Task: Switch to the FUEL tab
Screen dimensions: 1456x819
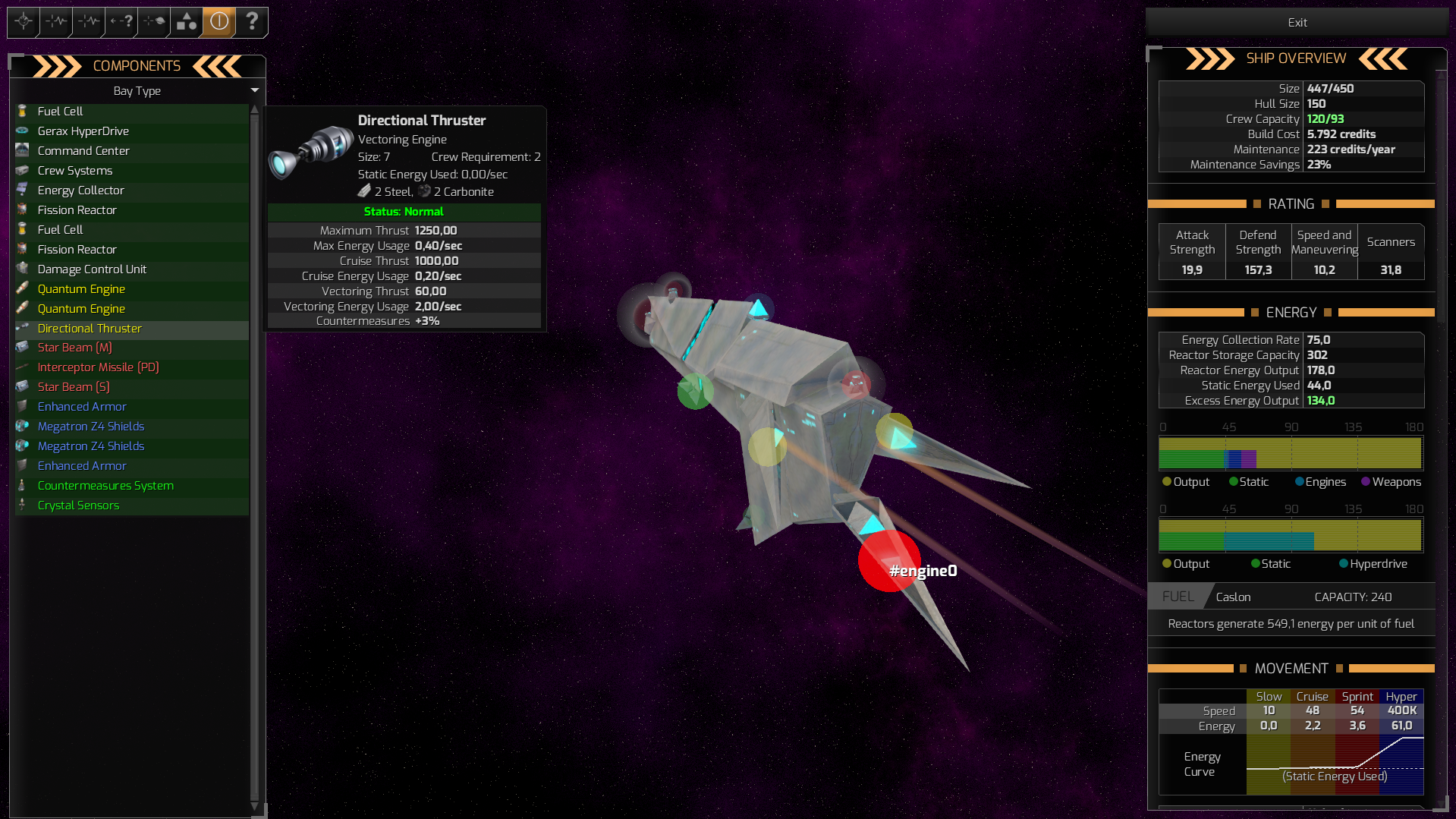Action: pos(1177,597)
